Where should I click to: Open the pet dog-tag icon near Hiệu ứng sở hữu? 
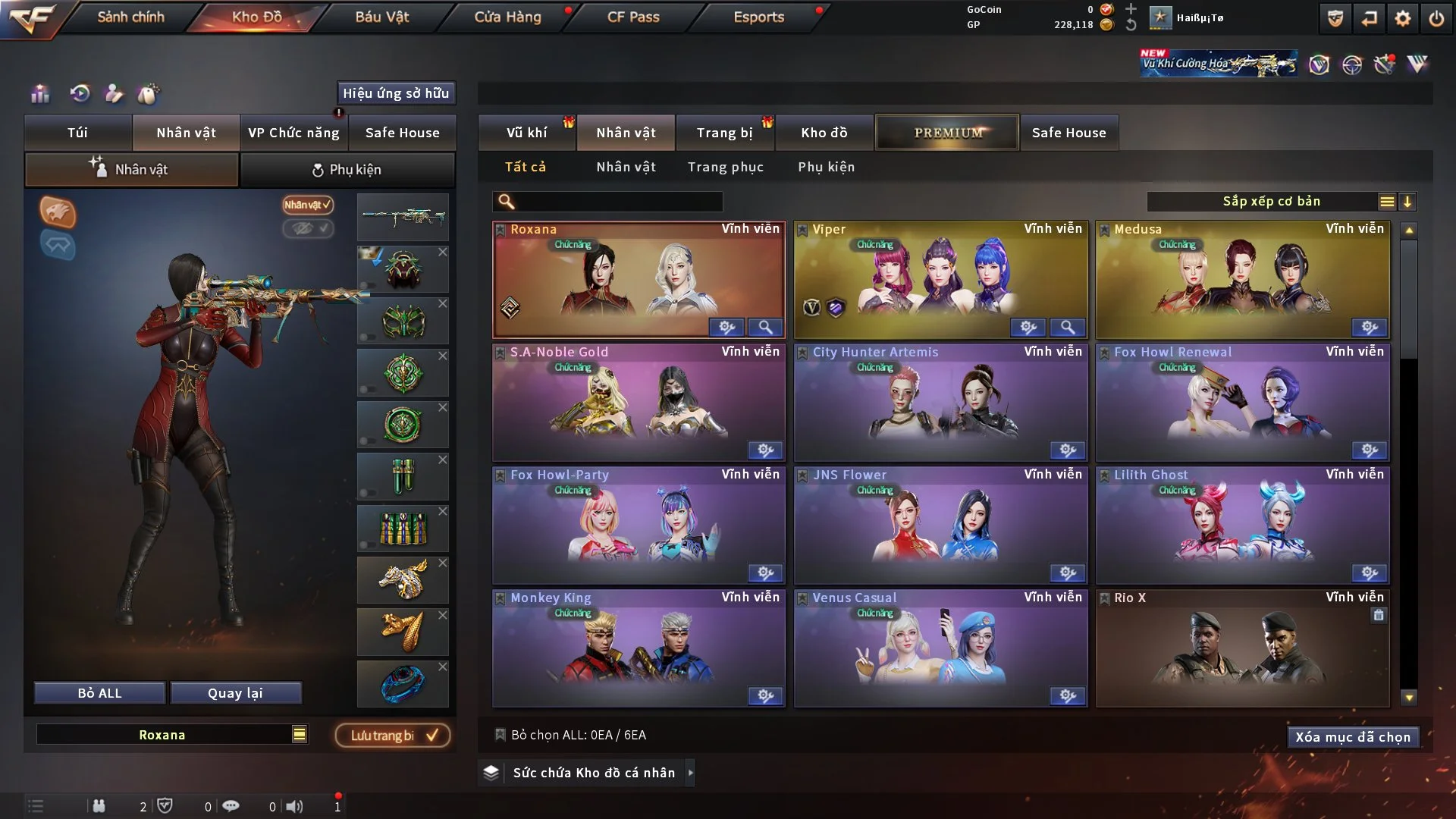[149, 94]
